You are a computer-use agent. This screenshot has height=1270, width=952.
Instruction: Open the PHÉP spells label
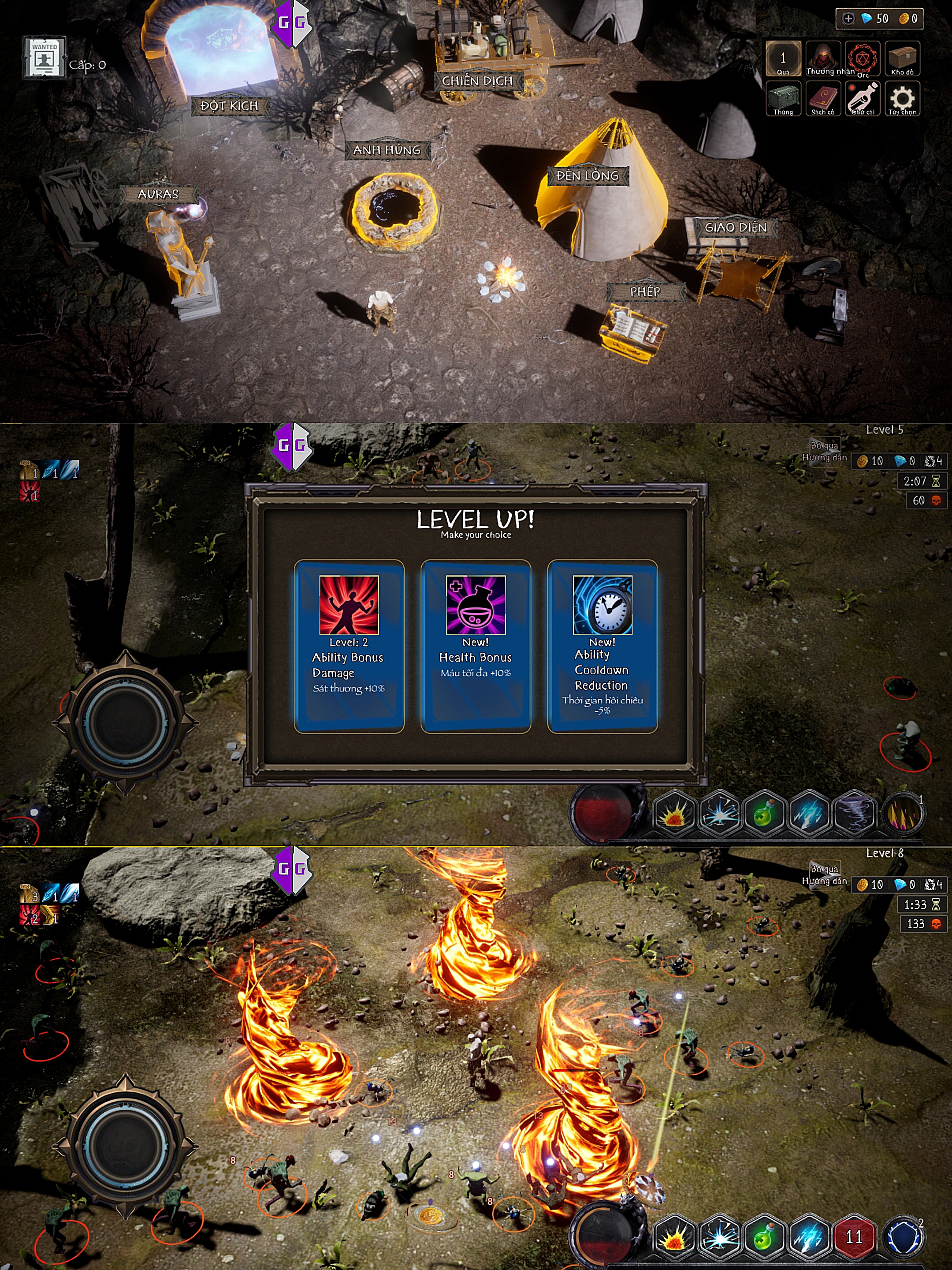tap(645, 291)
